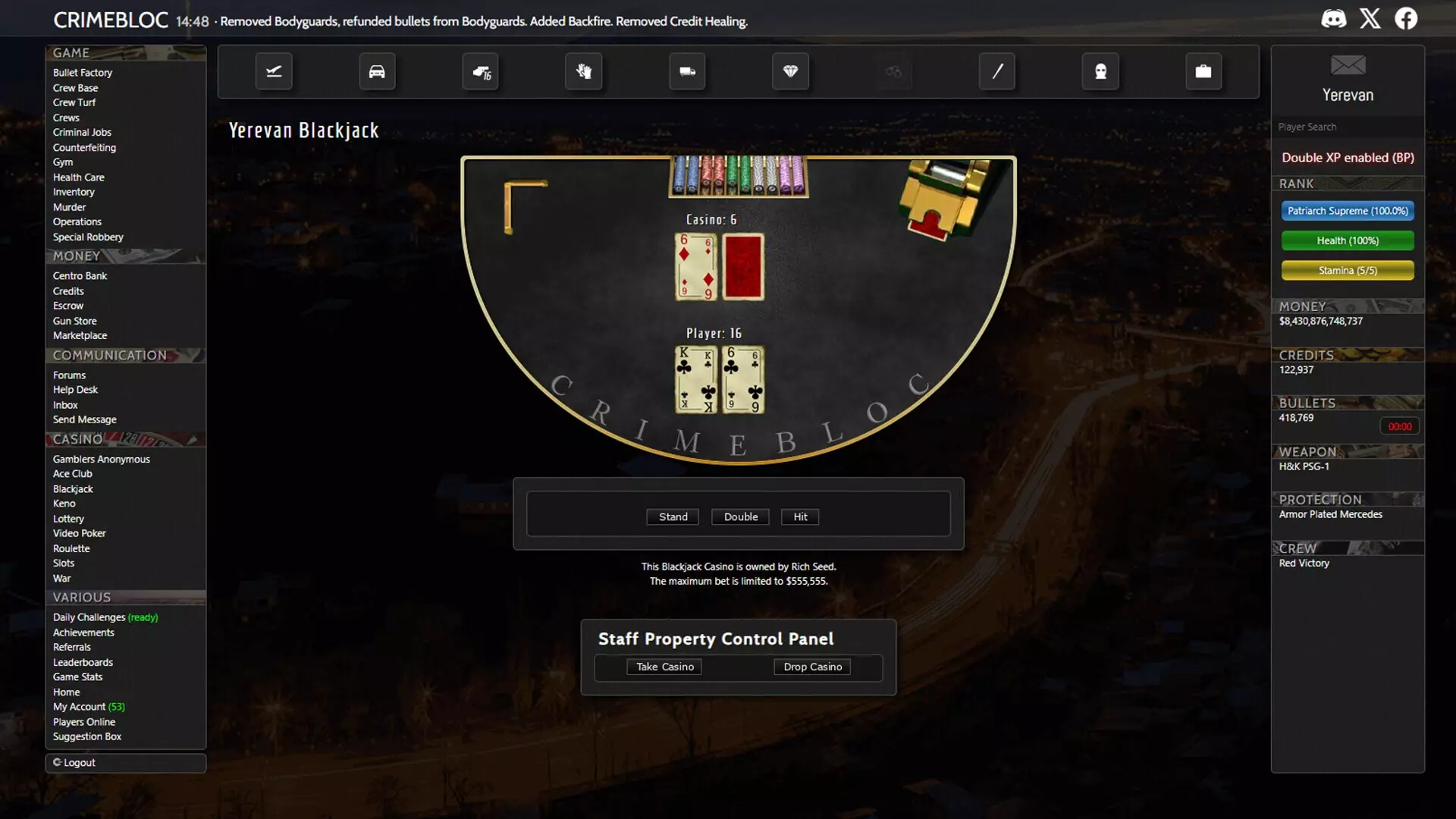Click the diamond icon in the toolbar
1456x819 pixels.
[x=790, y=71]
